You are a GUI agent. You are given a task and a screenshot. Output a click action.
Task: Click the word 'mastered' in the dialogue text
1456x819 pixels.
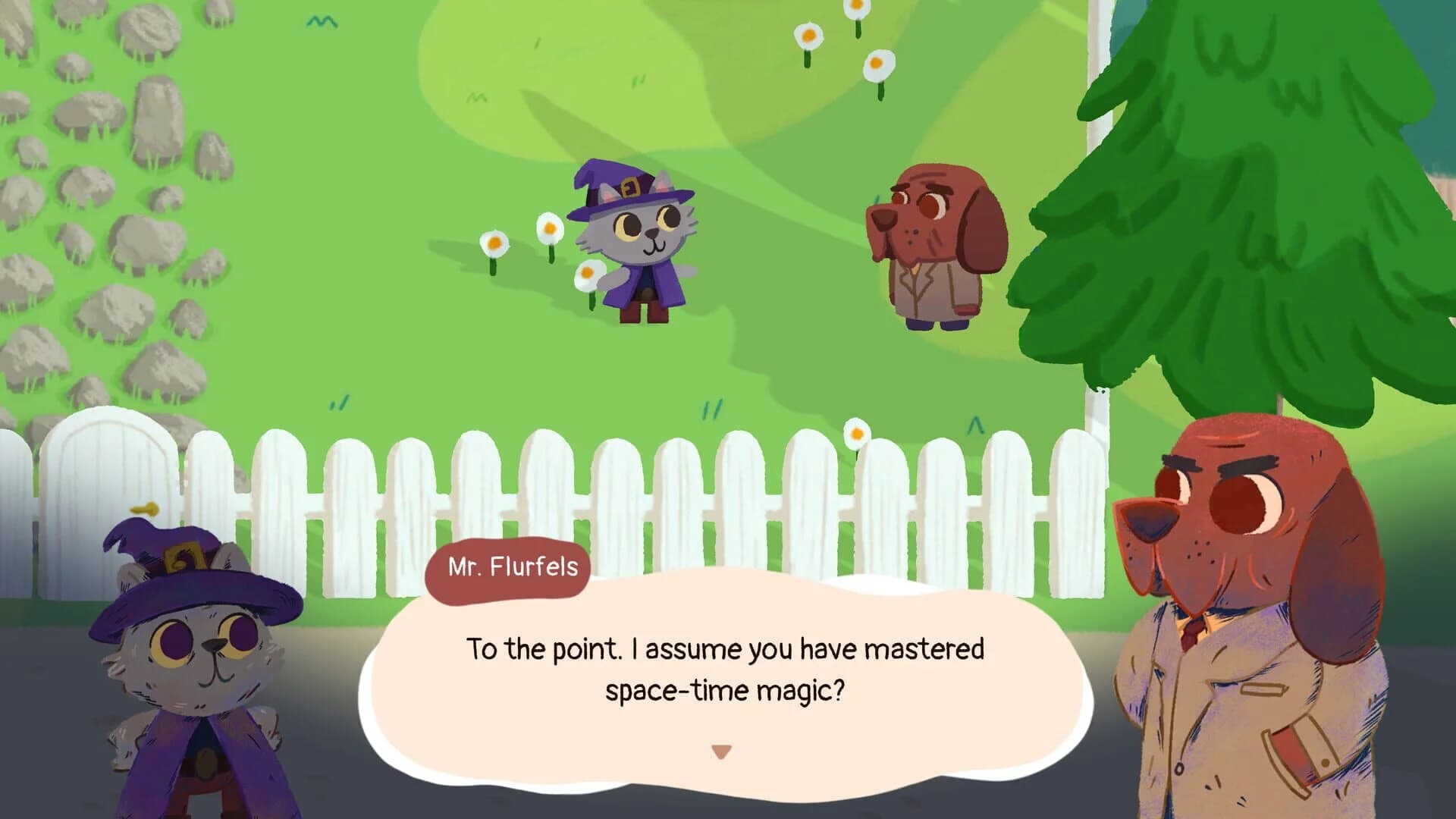(x=929, y=649)
